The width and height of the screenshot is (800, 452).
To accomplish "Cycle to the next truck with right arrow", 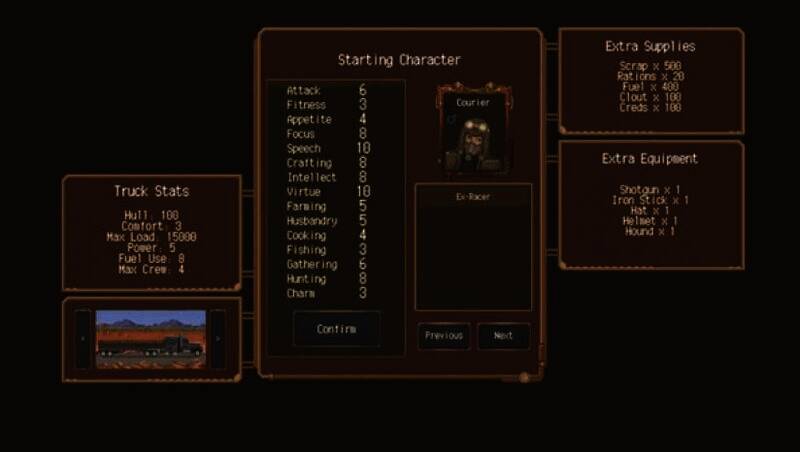I will 218,340.
